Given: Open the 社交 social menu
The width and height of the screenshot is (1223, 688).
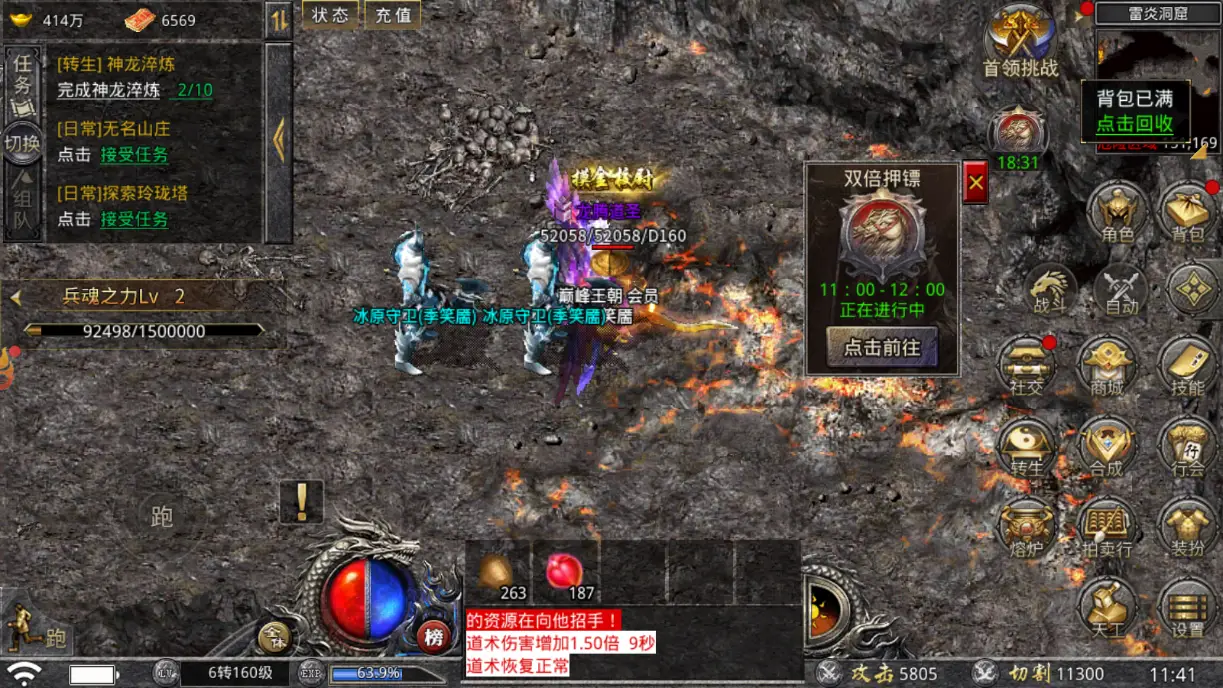Looking at the screenshot, I should (x=1027, y=367).
